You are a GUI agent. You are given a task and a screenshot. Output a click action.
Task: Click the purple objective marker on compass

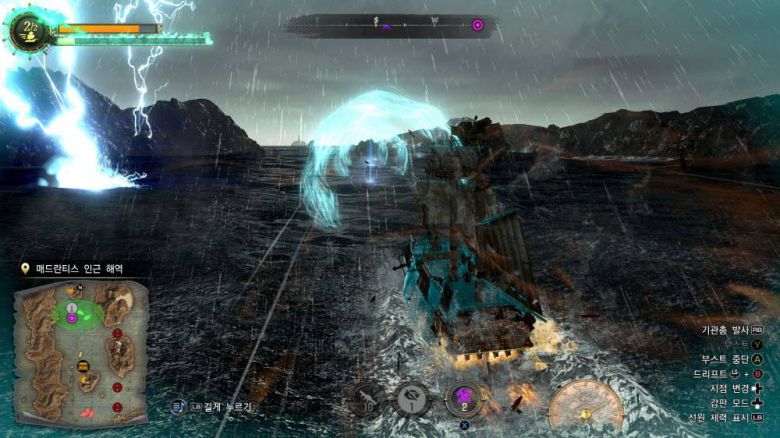tap(477, 24)
